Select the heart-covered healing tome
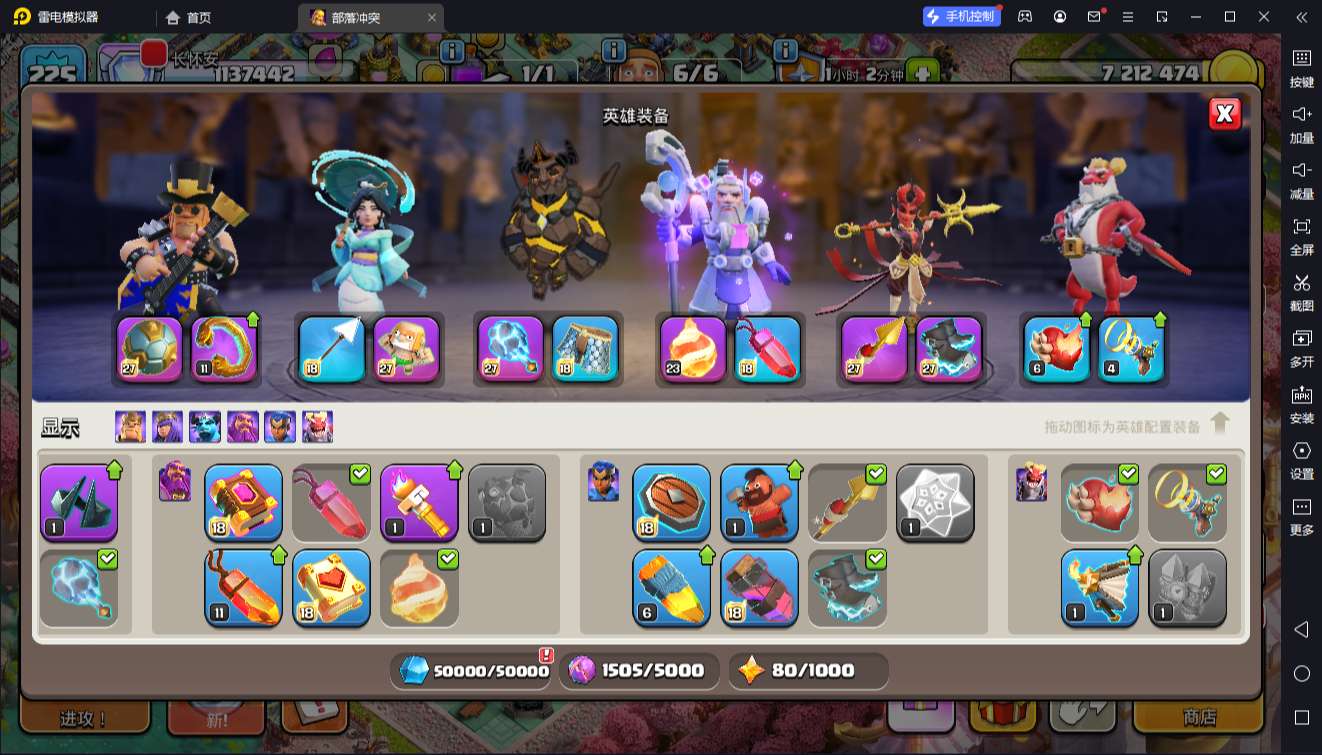Image resolution: width=1322 pixels, height=755 pixels. point(331,587)
